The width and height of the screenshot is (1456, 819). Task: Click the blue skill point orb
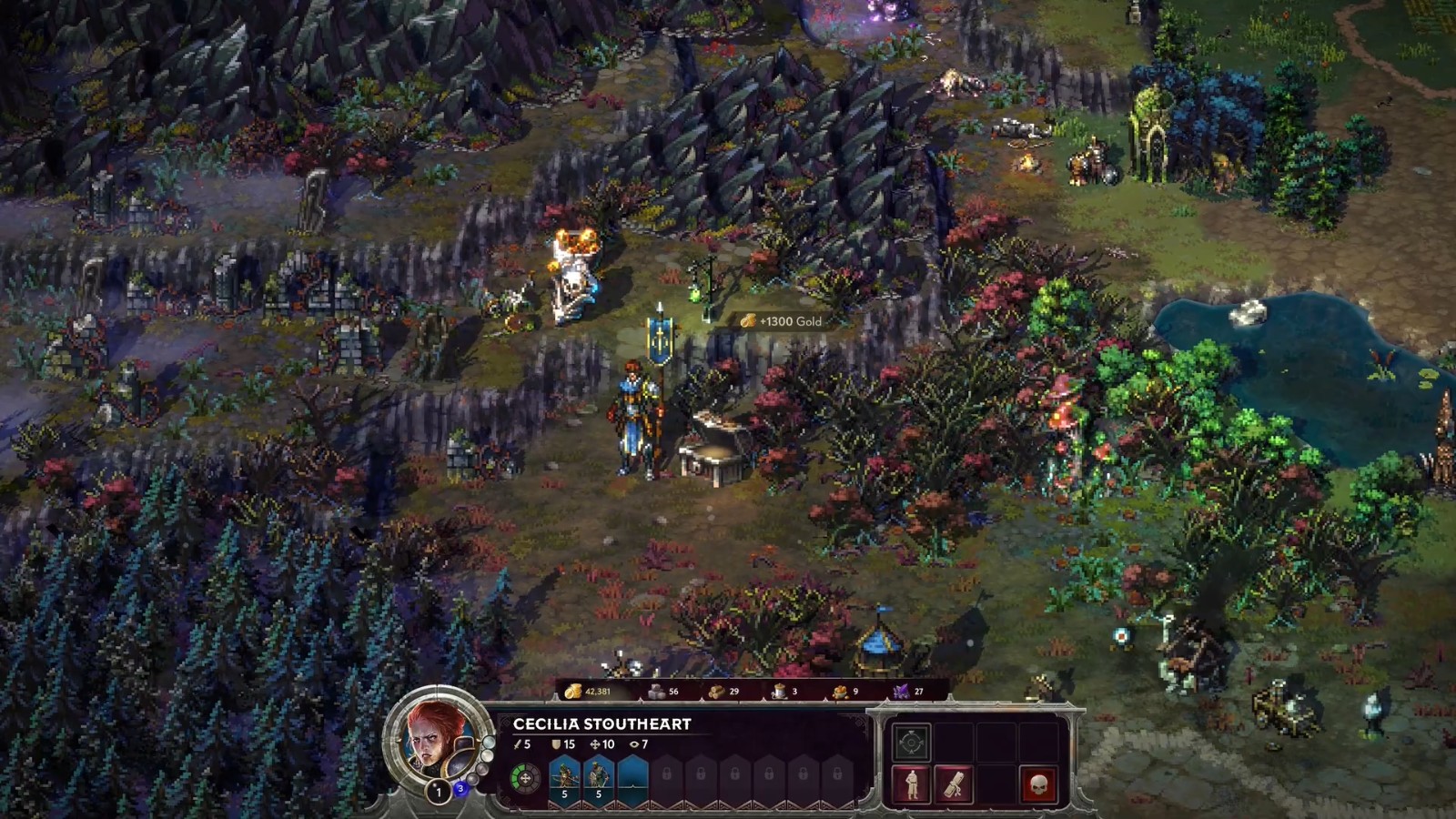click(461, 788)
